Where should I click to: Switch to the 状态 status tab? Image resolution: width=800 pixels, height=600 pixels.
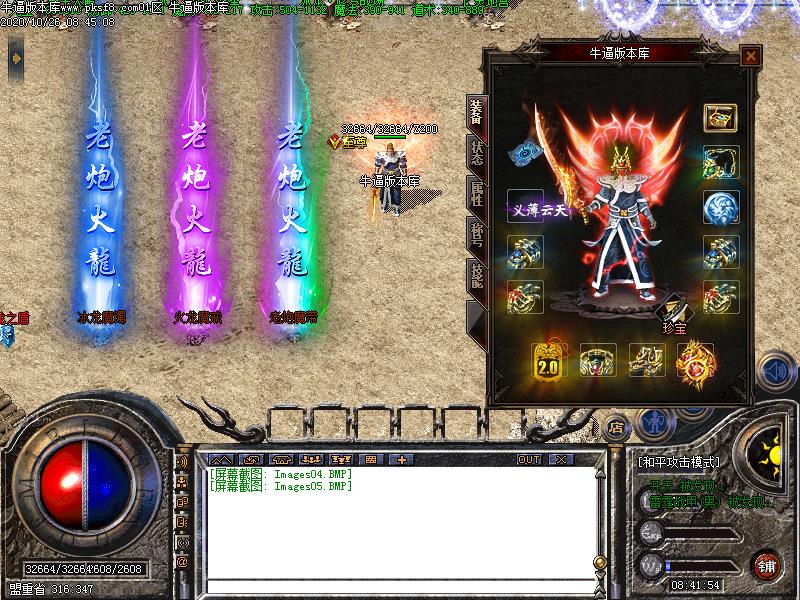477,153
